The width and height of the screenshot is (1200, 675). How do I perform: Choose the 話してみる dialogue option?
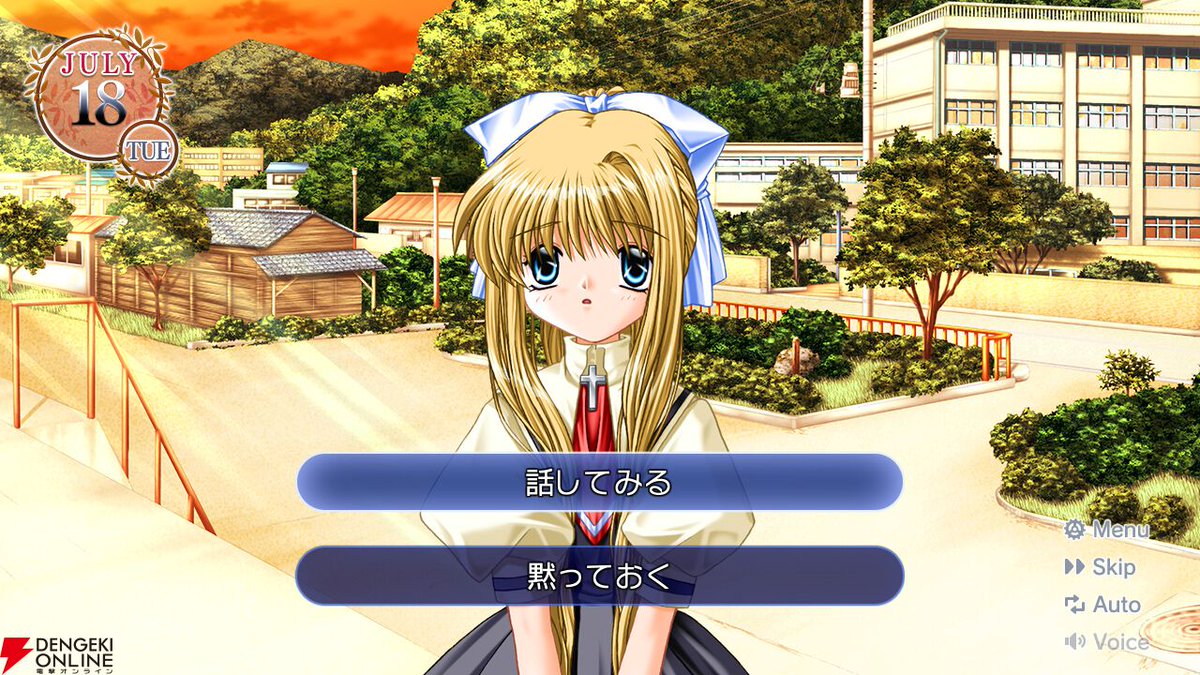click(x=600, y=483)
